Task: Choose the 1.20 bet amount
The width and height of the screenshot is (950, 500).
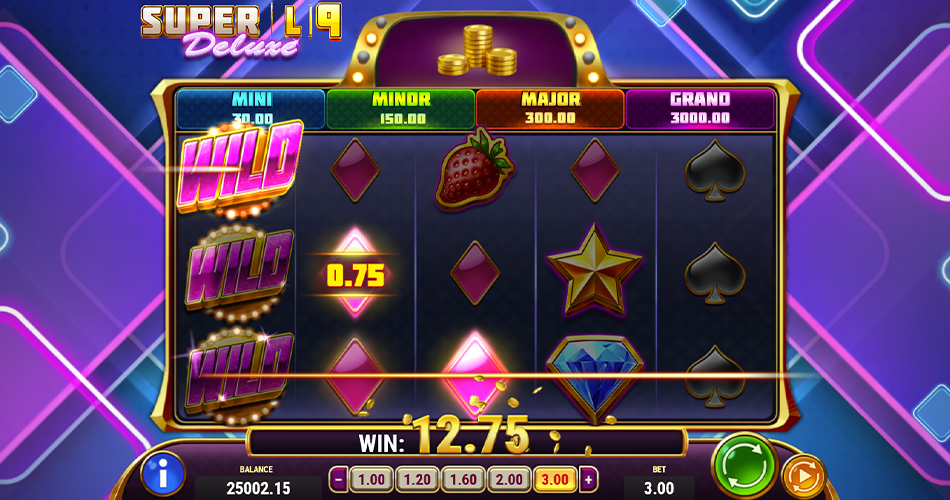Action: pos(416,479)
